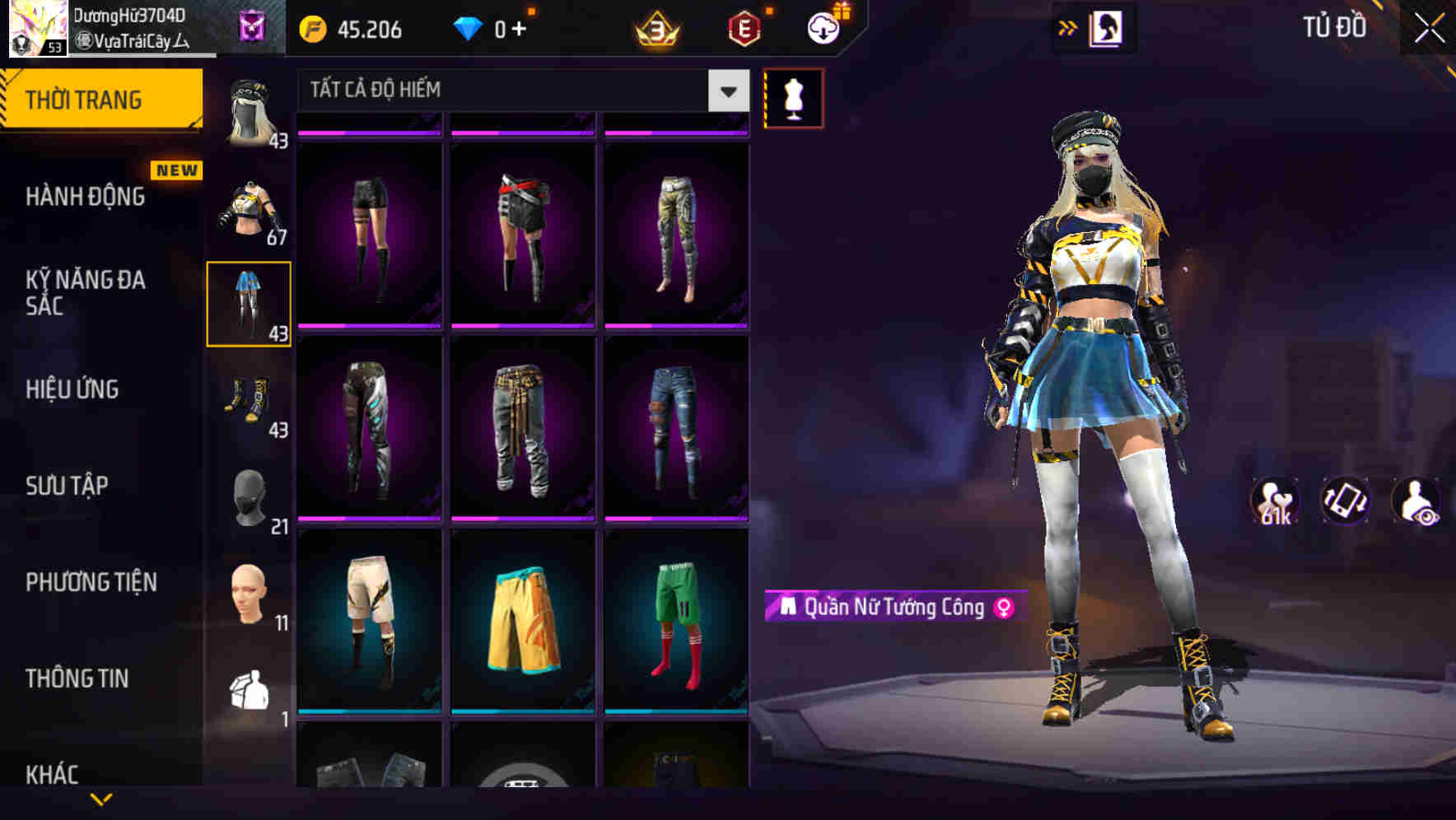1456x820 pixels.
Task: Select the mask category showing 21 items
Action: point(248,495)
